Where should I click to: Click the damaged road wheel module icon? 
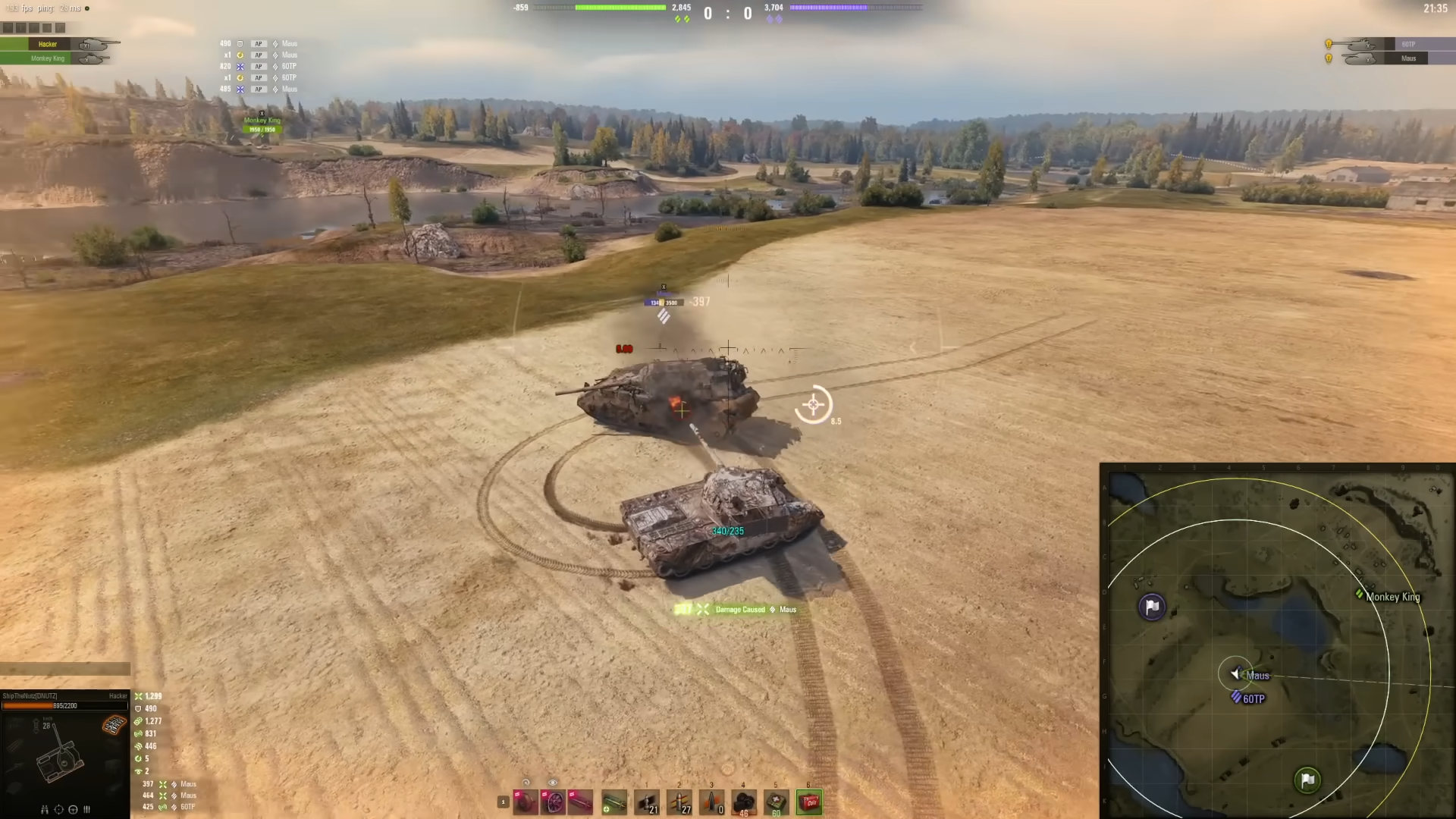coord(525,803)
